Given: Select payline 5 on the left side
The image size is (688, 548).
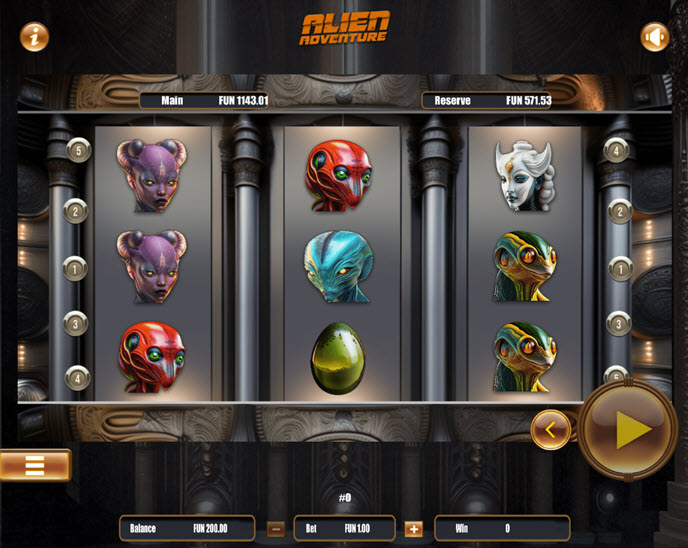Looking at the screenshot, I should (x=79, y=150).
